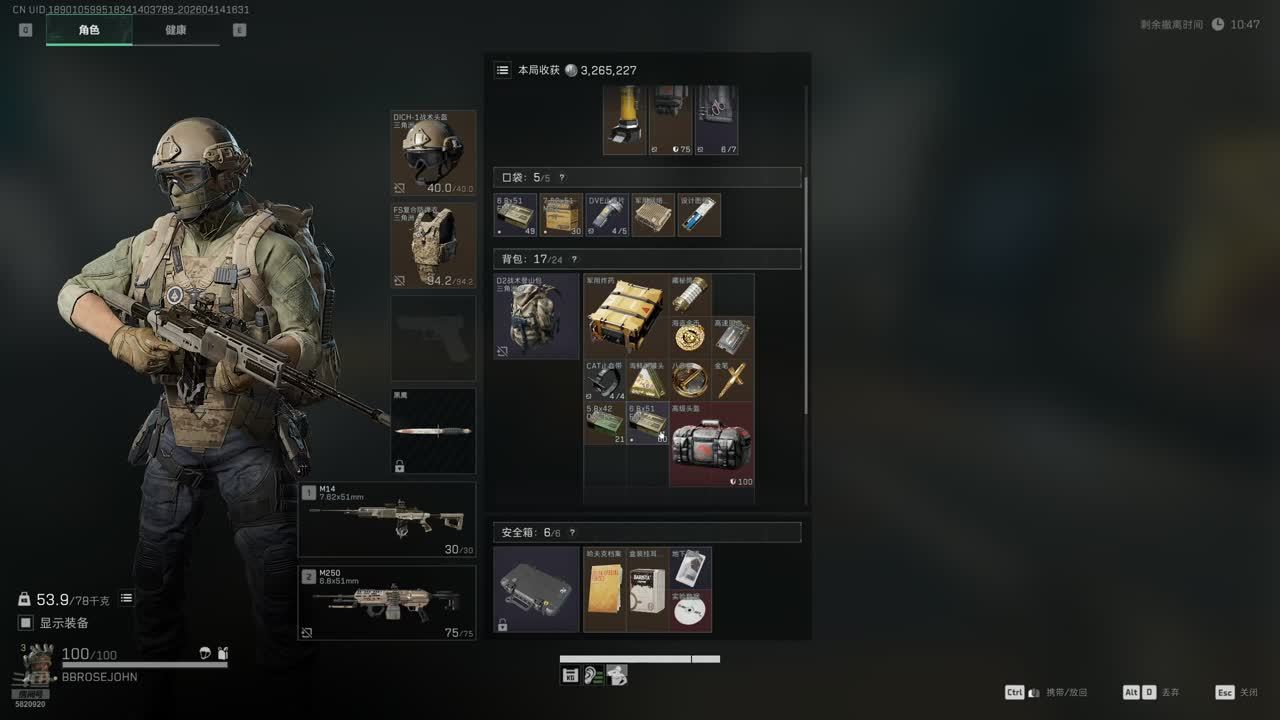Select the 黑鹰 knife slot
1280x720 pixels.
coord(433,431)
